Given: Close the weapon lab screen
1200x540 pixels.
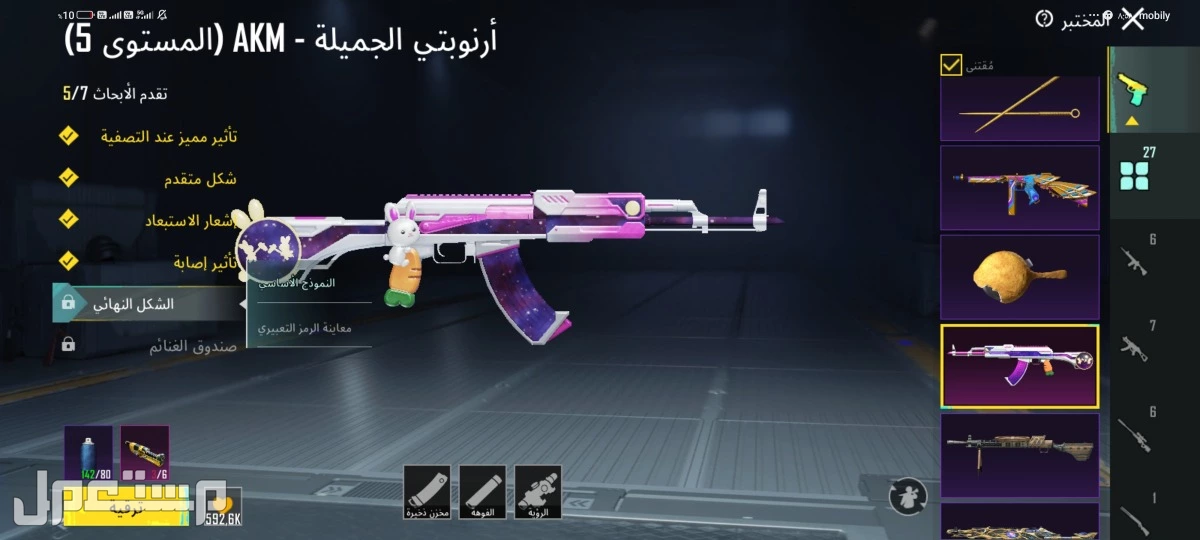Looking at the screenshot, I should [1133, 20].
